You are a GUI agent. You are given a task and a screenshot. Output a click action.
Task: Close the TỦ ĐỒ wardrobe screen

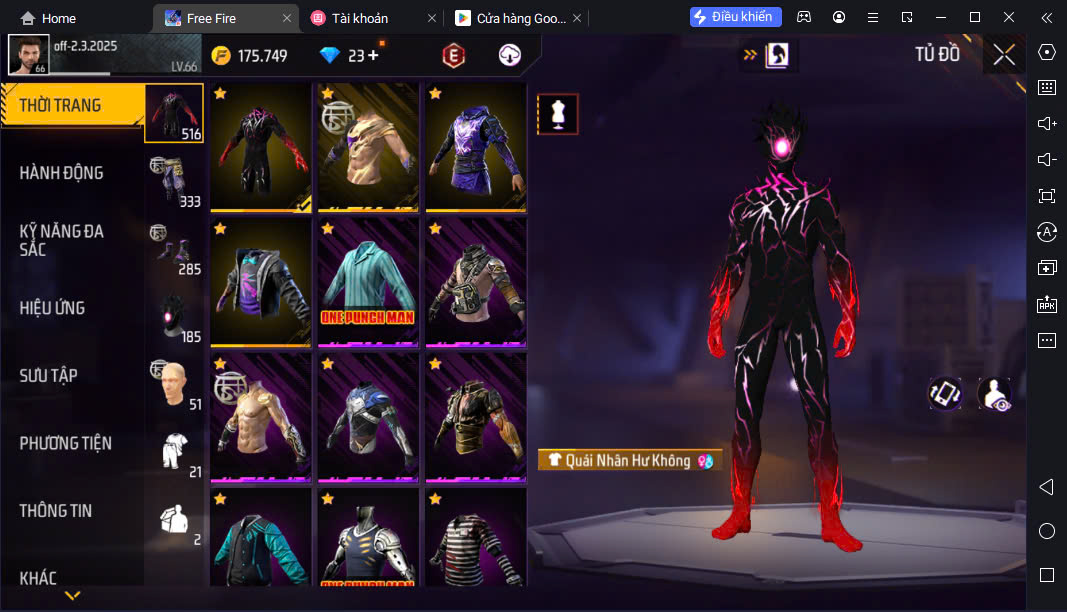[x=1004, y=55]
